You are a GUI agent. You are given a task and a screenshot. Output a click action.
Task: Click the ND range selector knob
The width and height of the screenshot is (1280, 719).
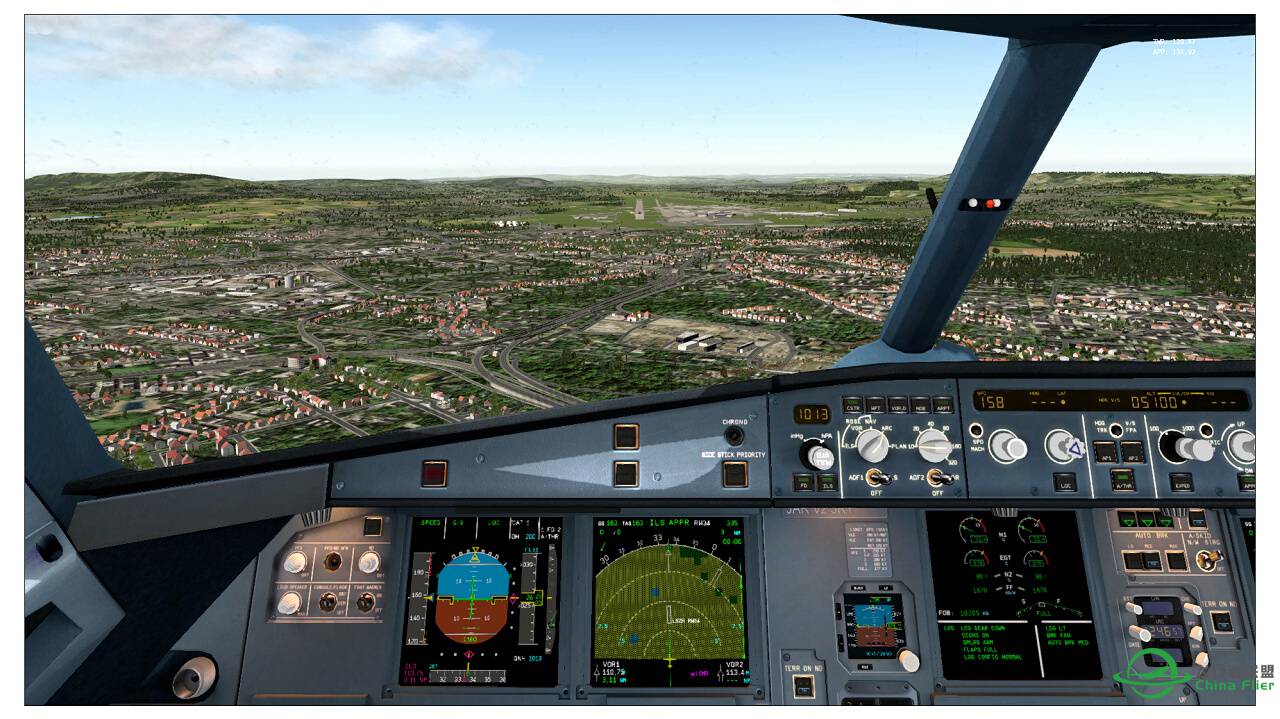936,444
